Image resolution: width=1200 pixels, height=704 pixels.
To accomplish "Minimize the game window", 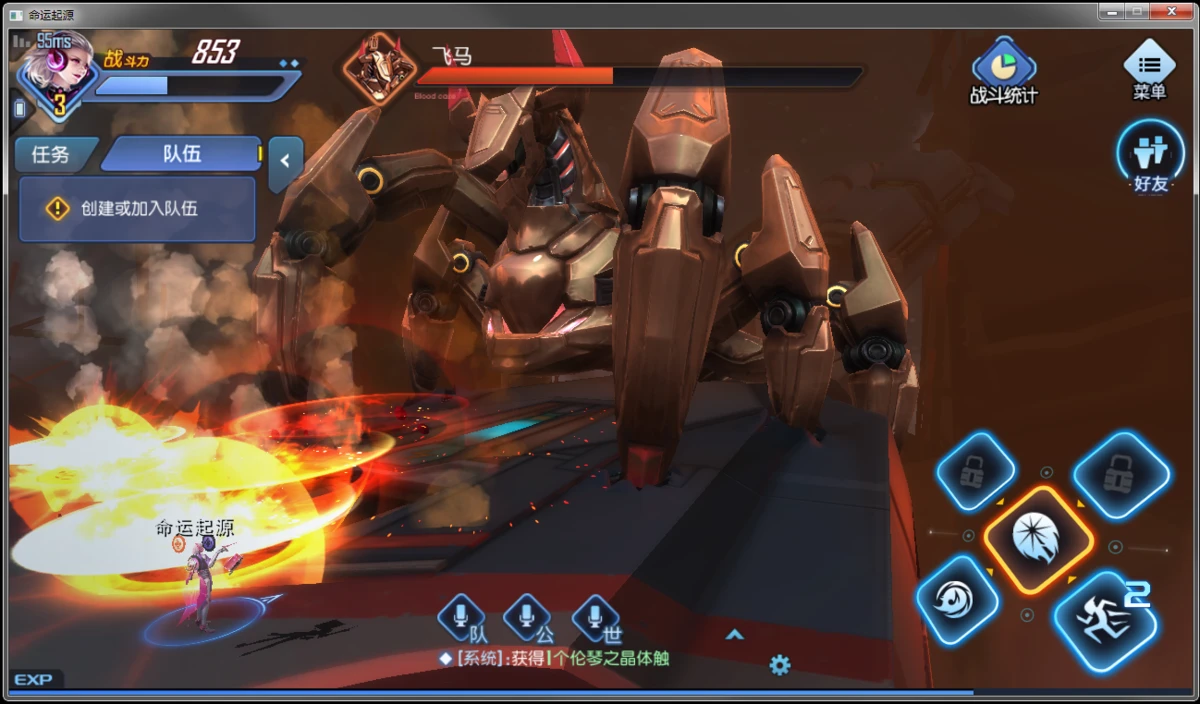I will pos(1112,12).
